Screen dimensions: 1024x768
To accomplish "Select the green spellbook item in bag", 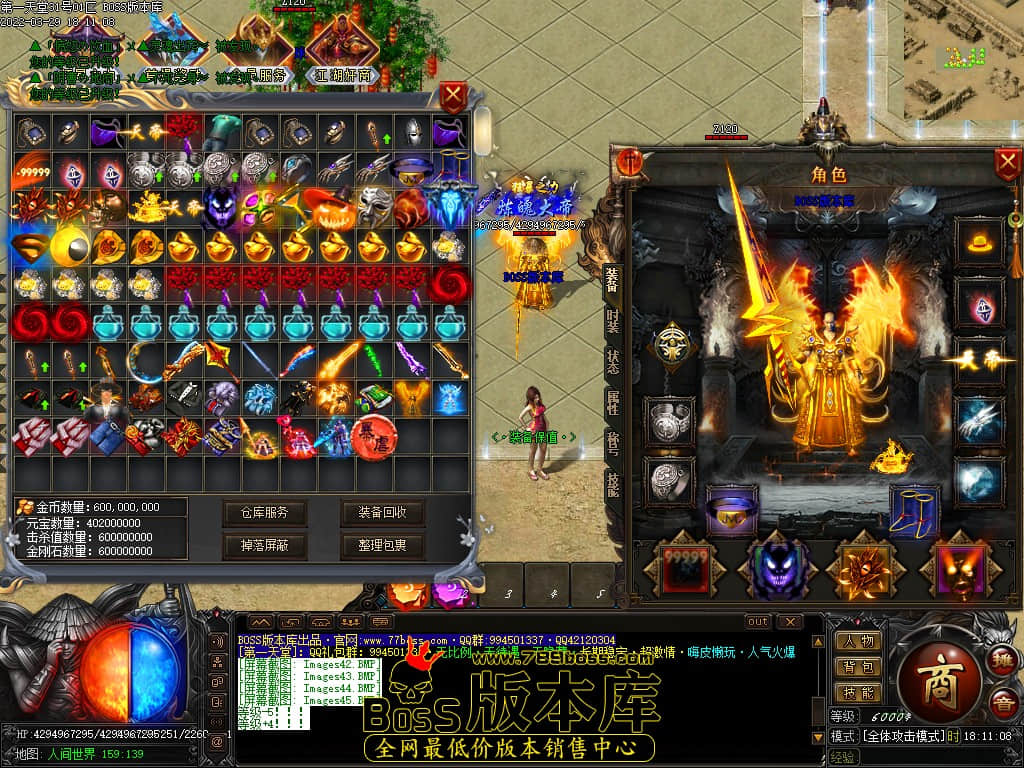I will pyautogui.click(x=373, y=397).
